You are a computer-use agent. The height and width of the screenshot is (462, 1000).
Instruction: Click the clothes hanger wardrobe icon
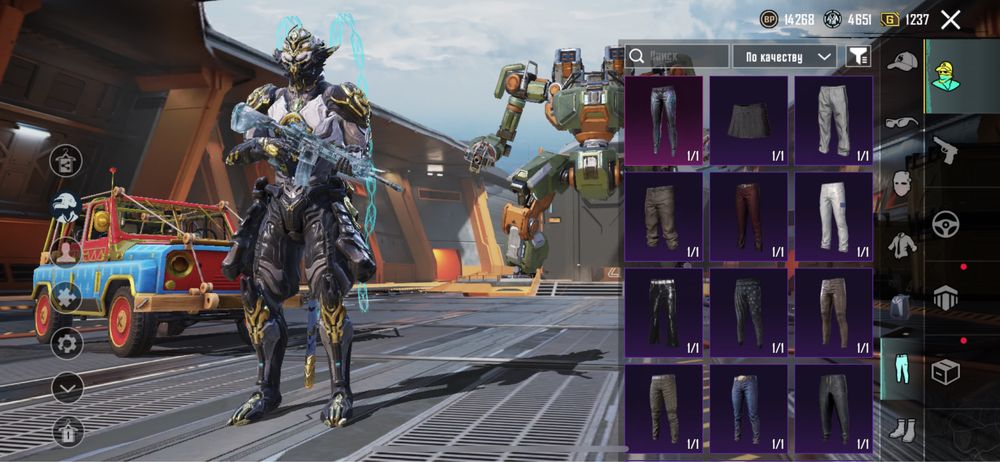tap(67, 160)
